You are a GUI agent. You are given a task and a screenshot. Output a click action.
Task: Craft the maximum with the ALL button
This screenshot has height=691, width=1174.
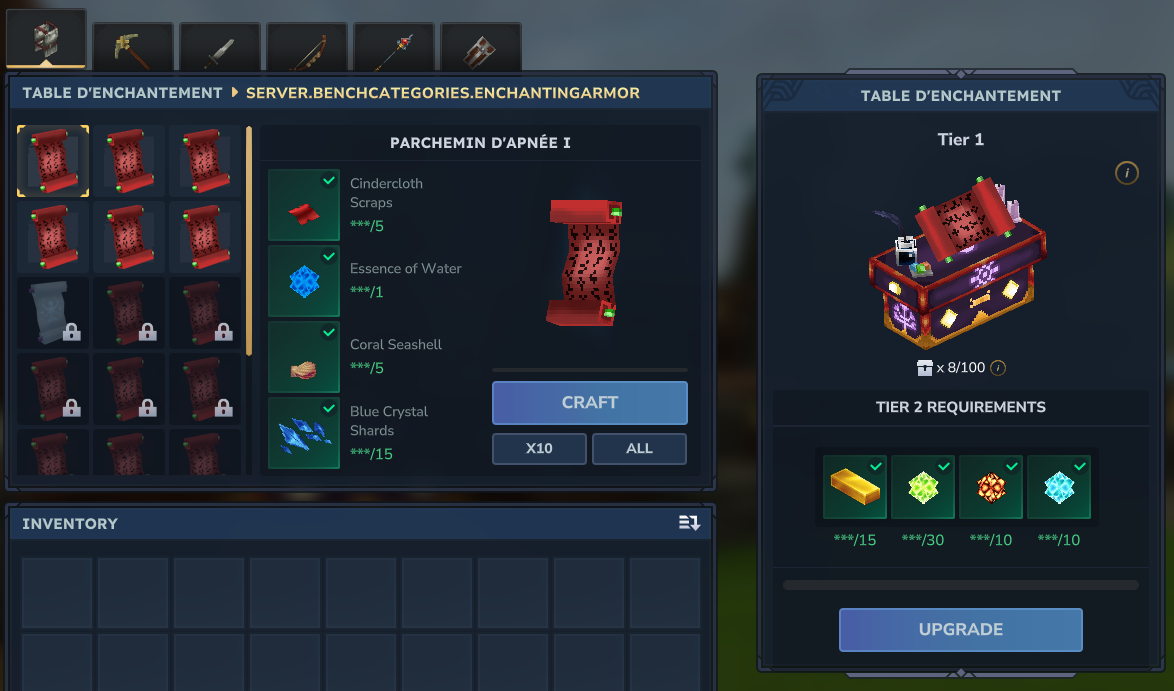[639, 449]
